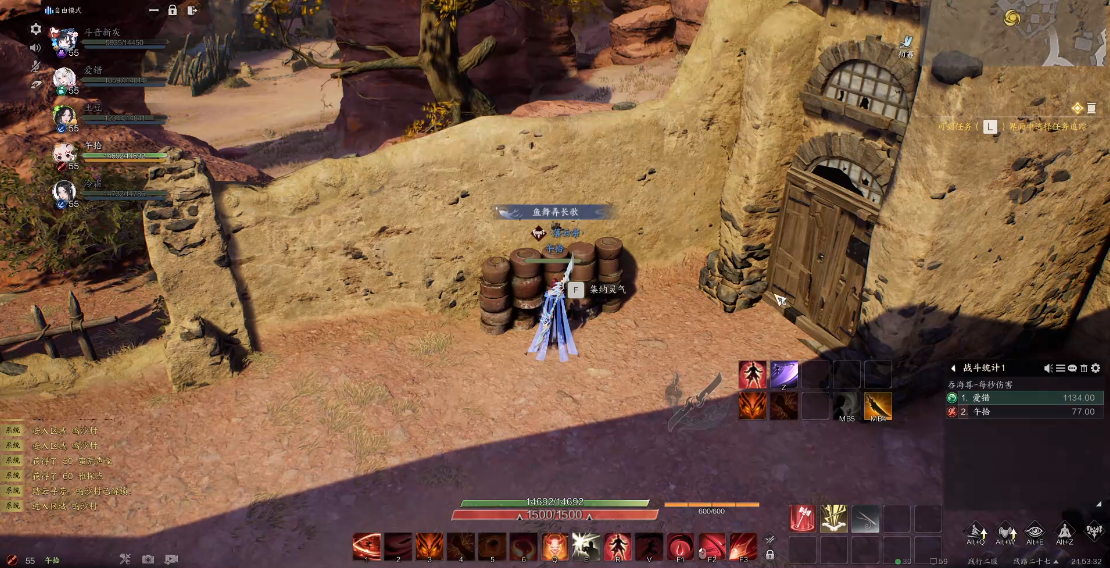Select party member 冷霜's portrait
The image size is (1110, 568).
coord(65,190)
